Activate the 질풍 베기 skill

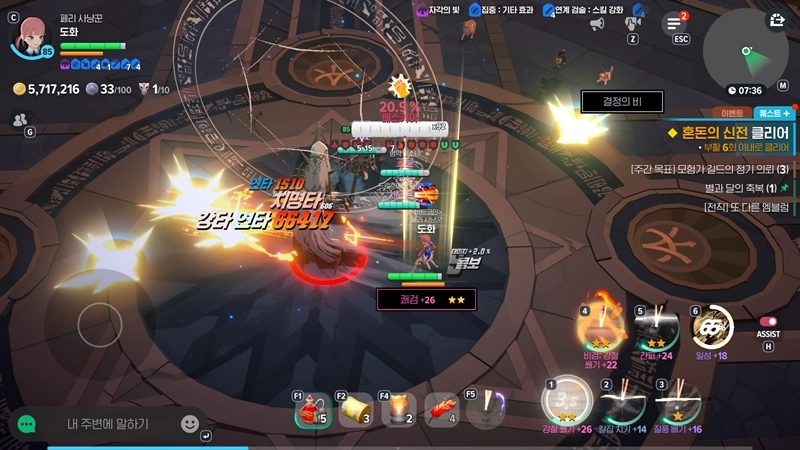point(677,403)
